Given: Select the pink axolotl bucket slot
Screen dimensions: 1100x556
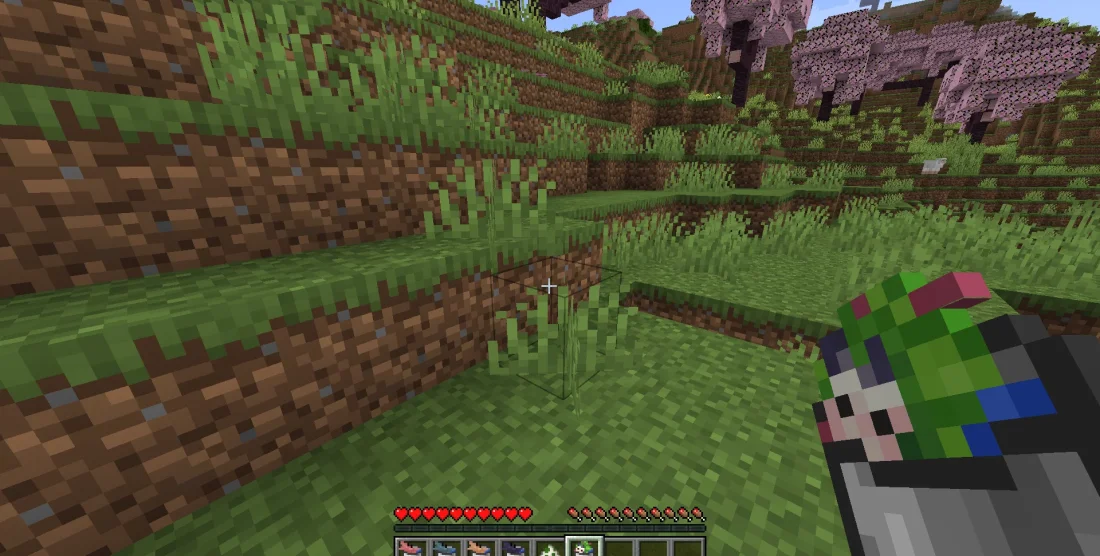Looking at the screenshot, I should pyautogui.click(x=409, y=548).
